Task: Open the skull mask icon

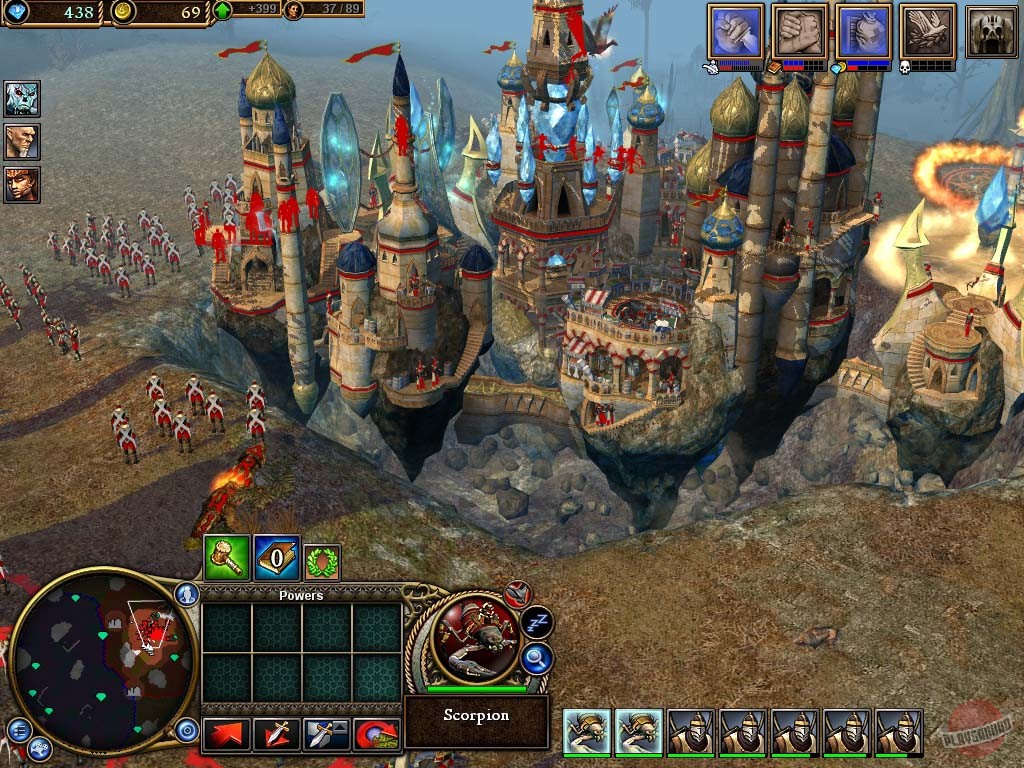Action: tap(991, 31)
